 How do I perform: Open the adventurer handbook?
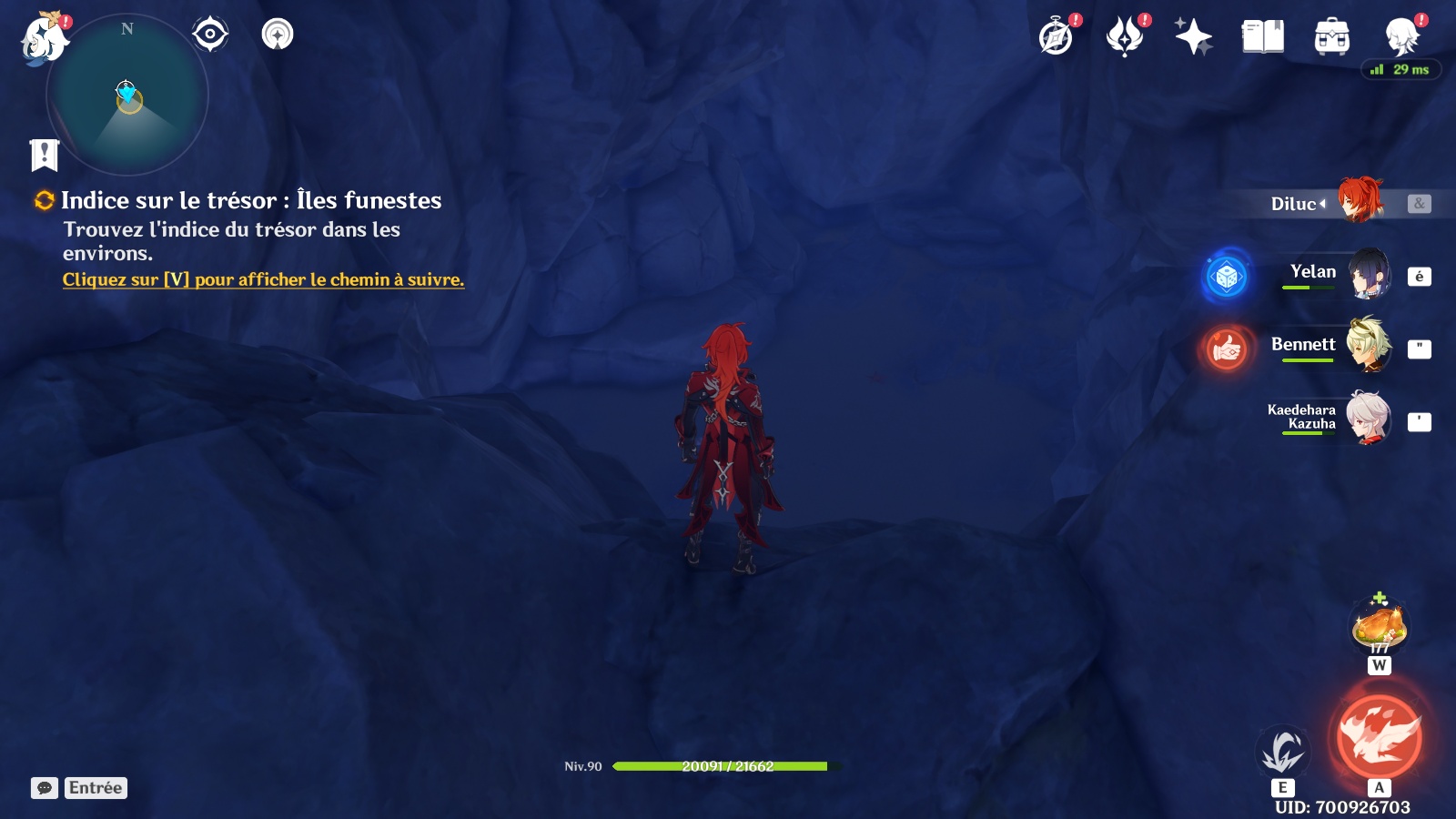point(1262,37)
